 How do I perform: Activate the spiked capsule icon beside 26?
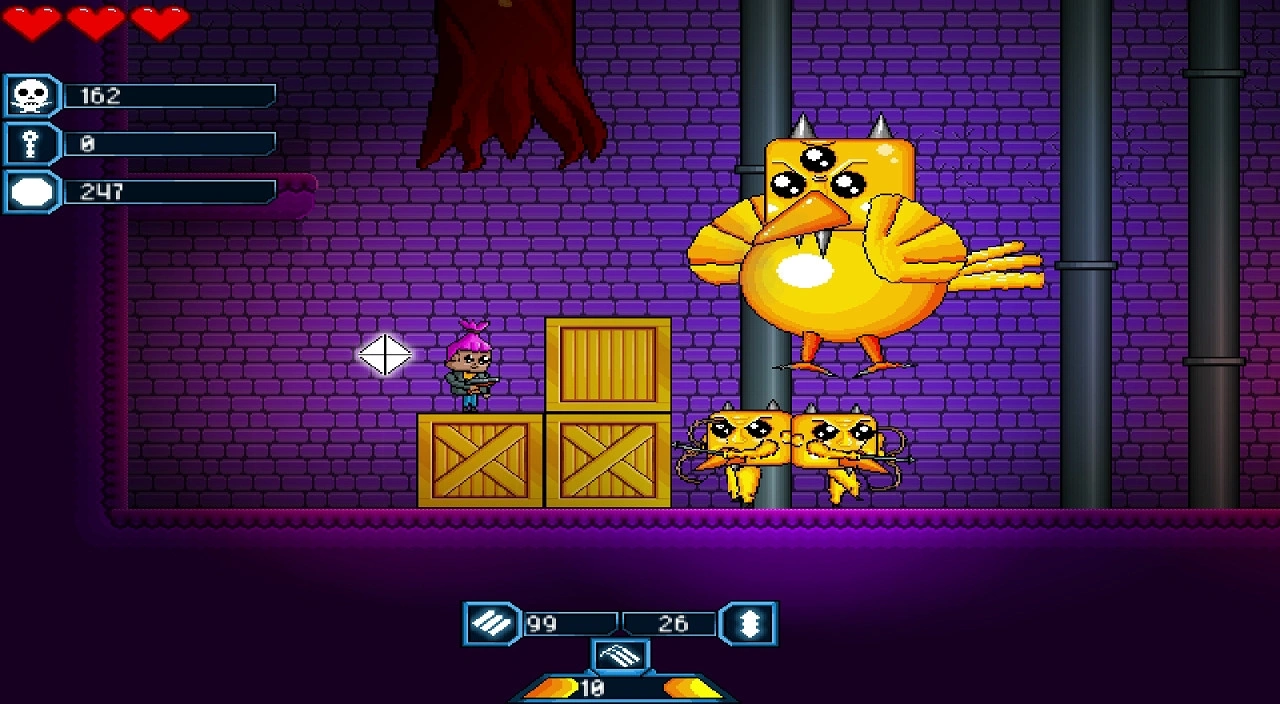pyautogui.click(x=749, y=624)
